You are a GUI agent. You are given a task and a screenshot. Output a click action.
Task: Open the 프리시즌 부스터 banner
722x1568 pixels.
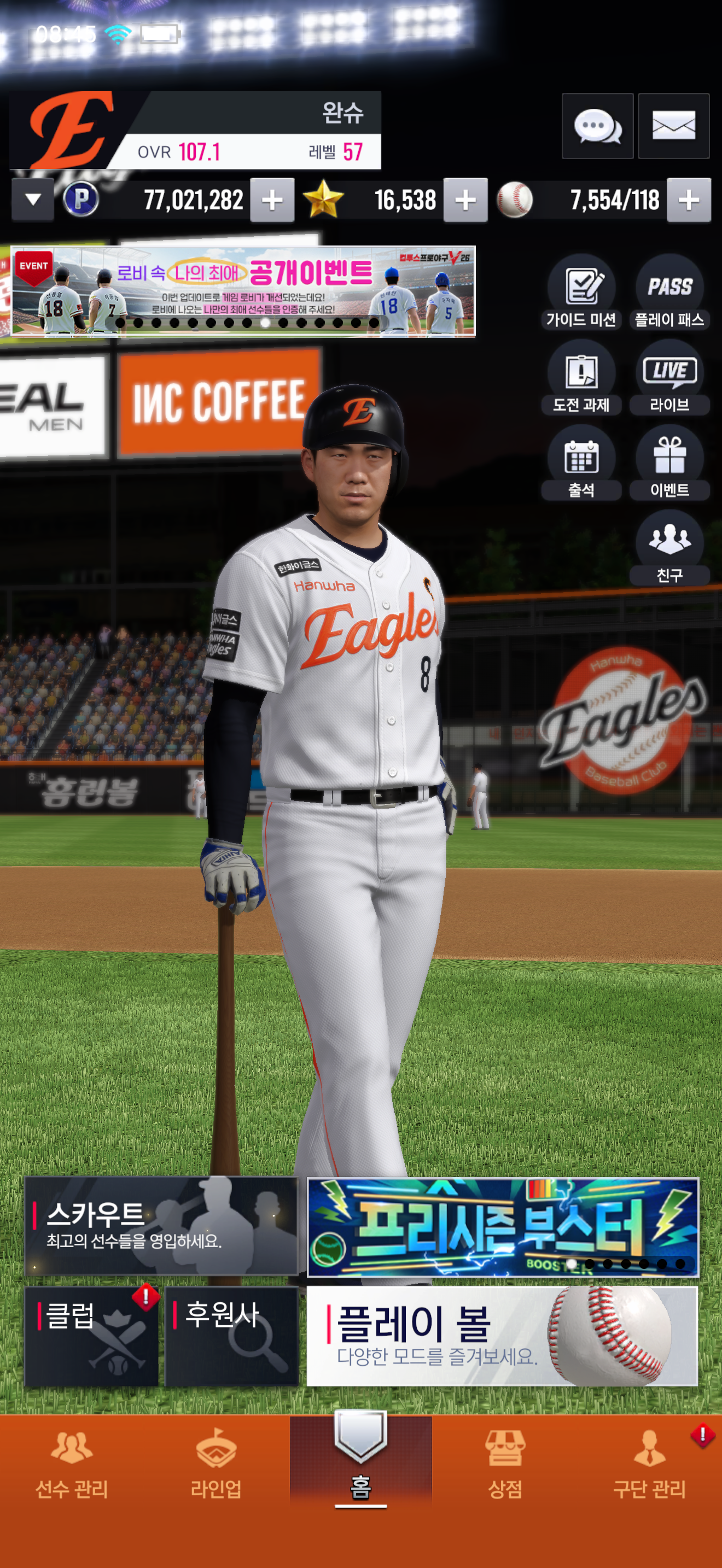click(x=503, y=1226)
